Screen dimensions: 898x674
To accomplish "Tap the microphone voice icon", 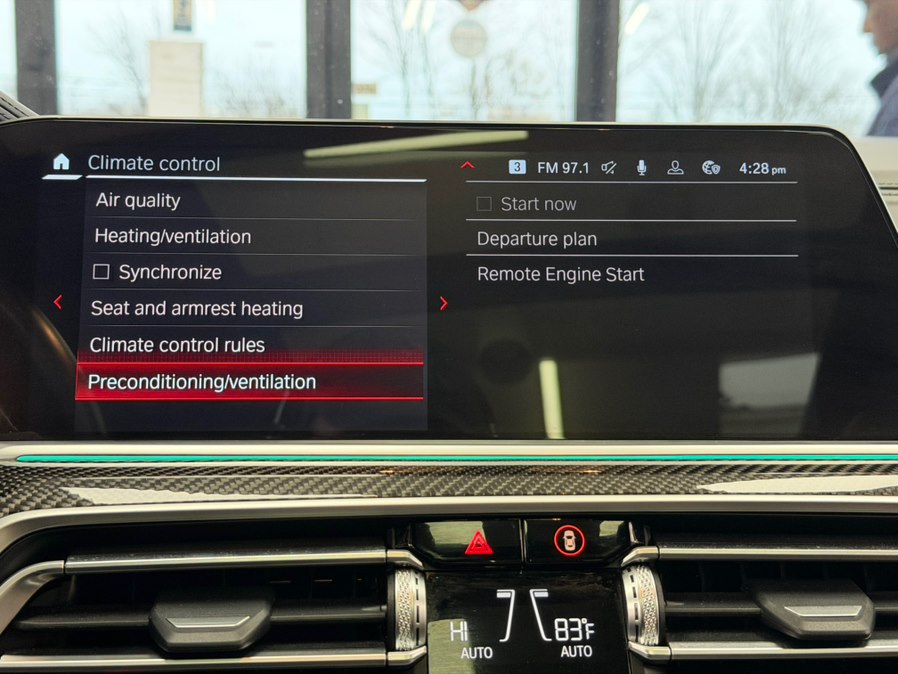I will point(642,168).
